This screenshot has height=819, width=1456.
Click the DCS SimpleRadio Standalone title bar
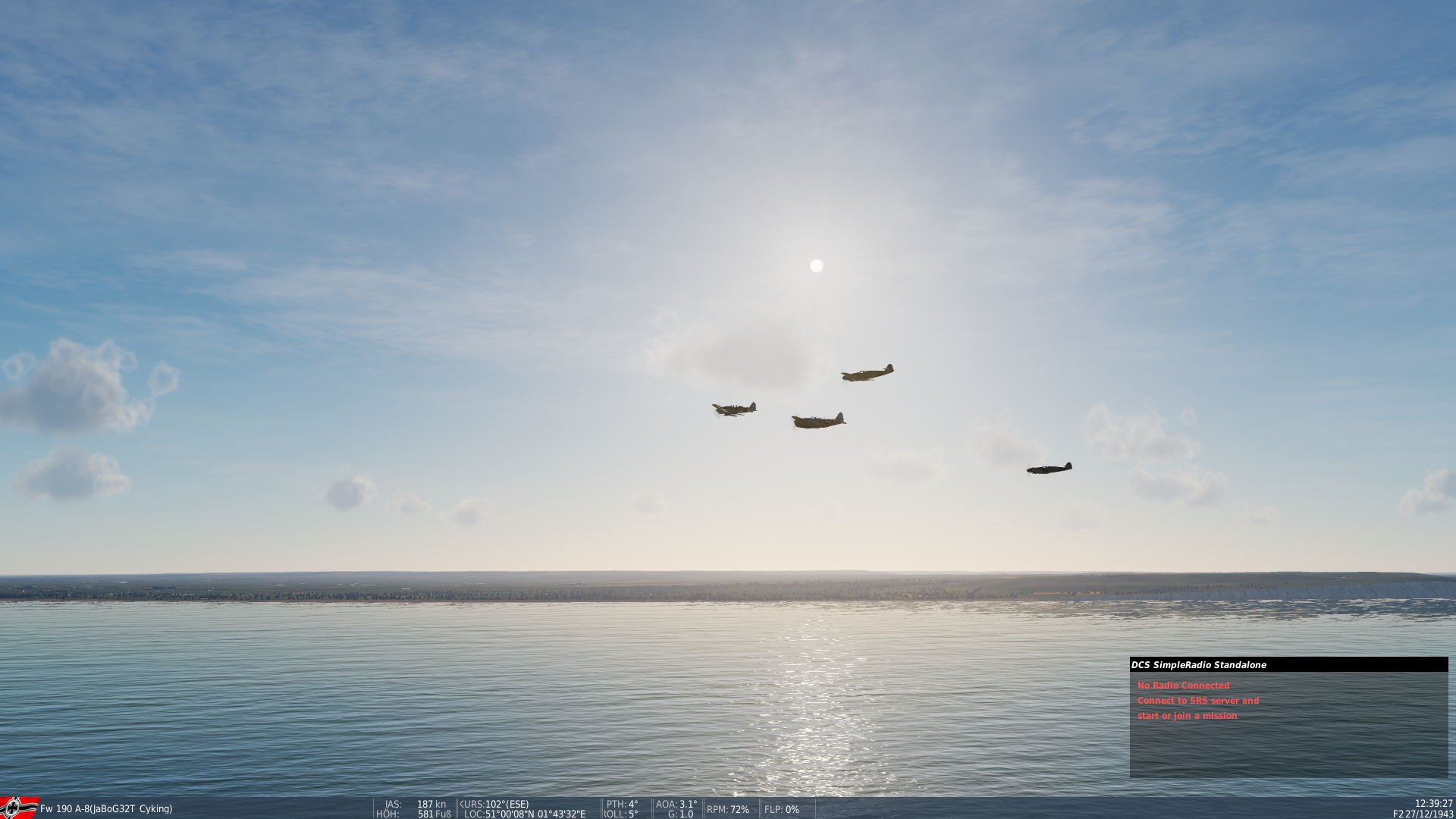pos(1288,665)
